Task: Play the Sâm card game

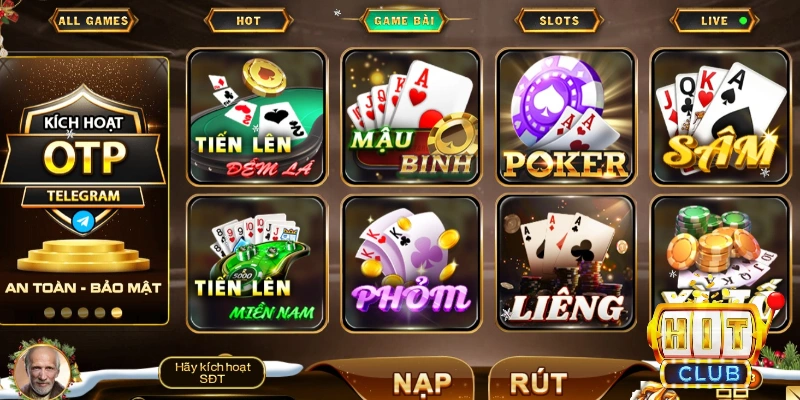Action: point(720,116)
